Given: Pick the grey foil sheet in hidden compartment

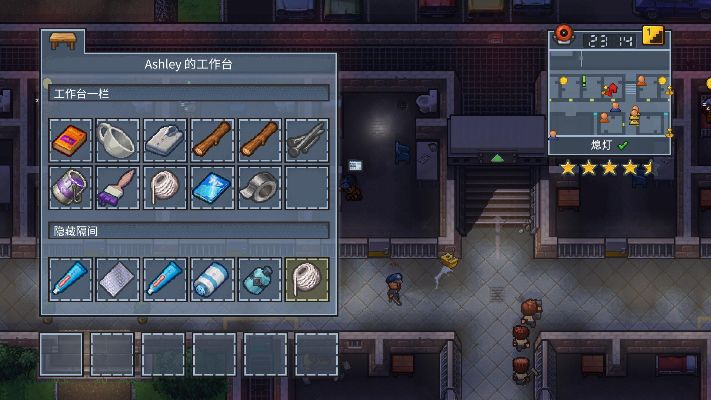Looking at the screenshot, I should (x=118, y=278).
